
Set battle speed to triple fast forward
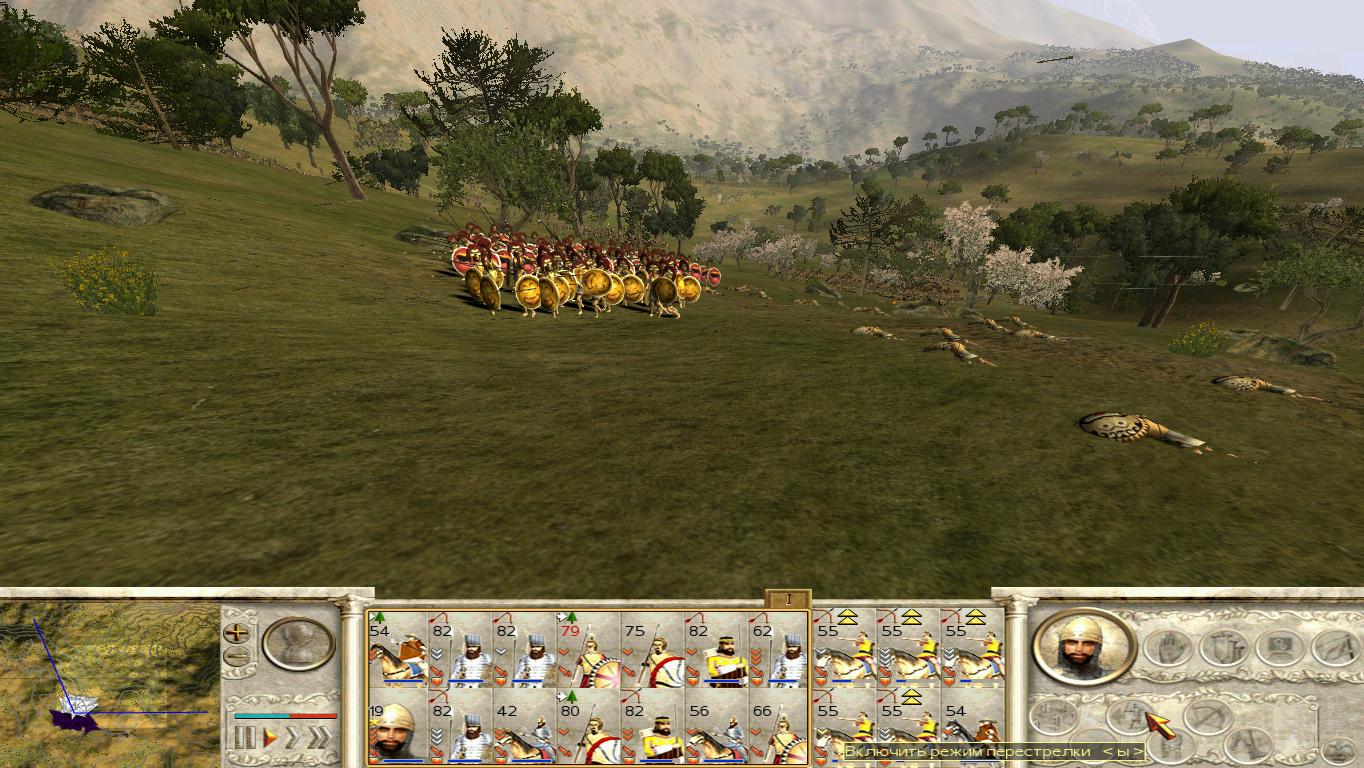[x=320, y=738]
